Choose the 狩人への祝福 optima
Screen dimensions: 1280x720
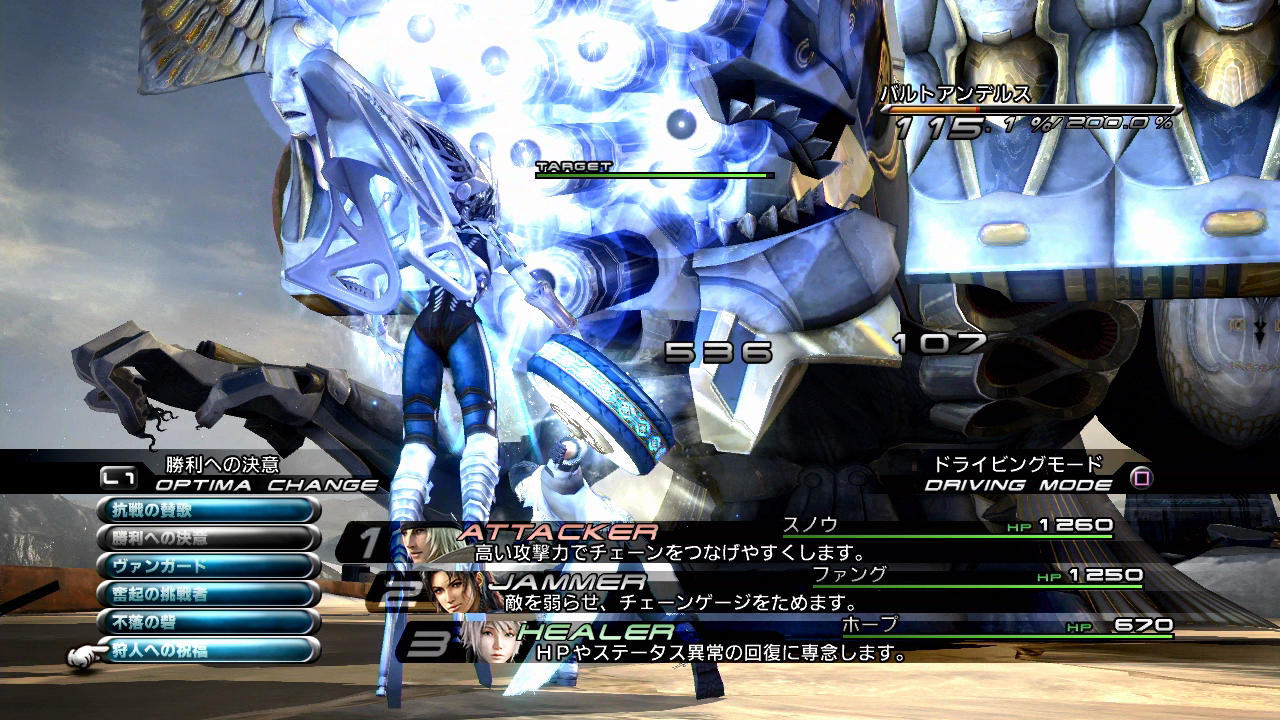pos(208,650)
